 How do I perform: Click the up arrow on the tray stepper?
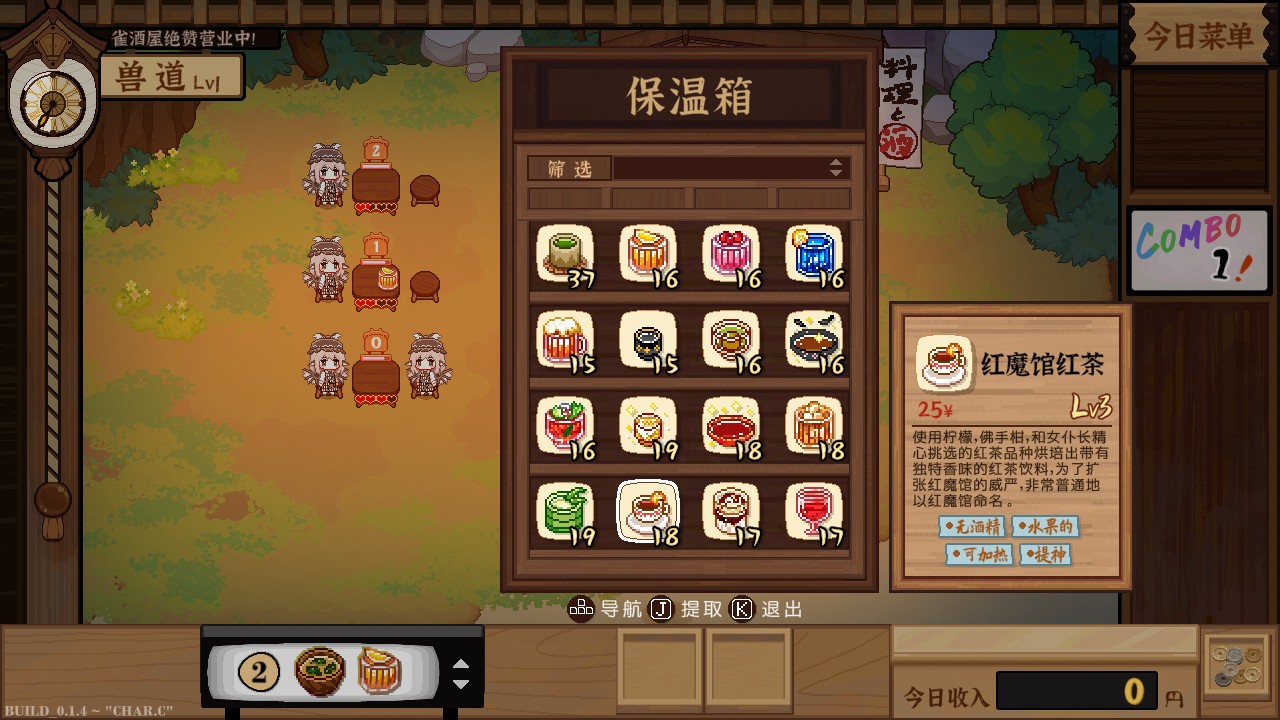pos(461,662)
